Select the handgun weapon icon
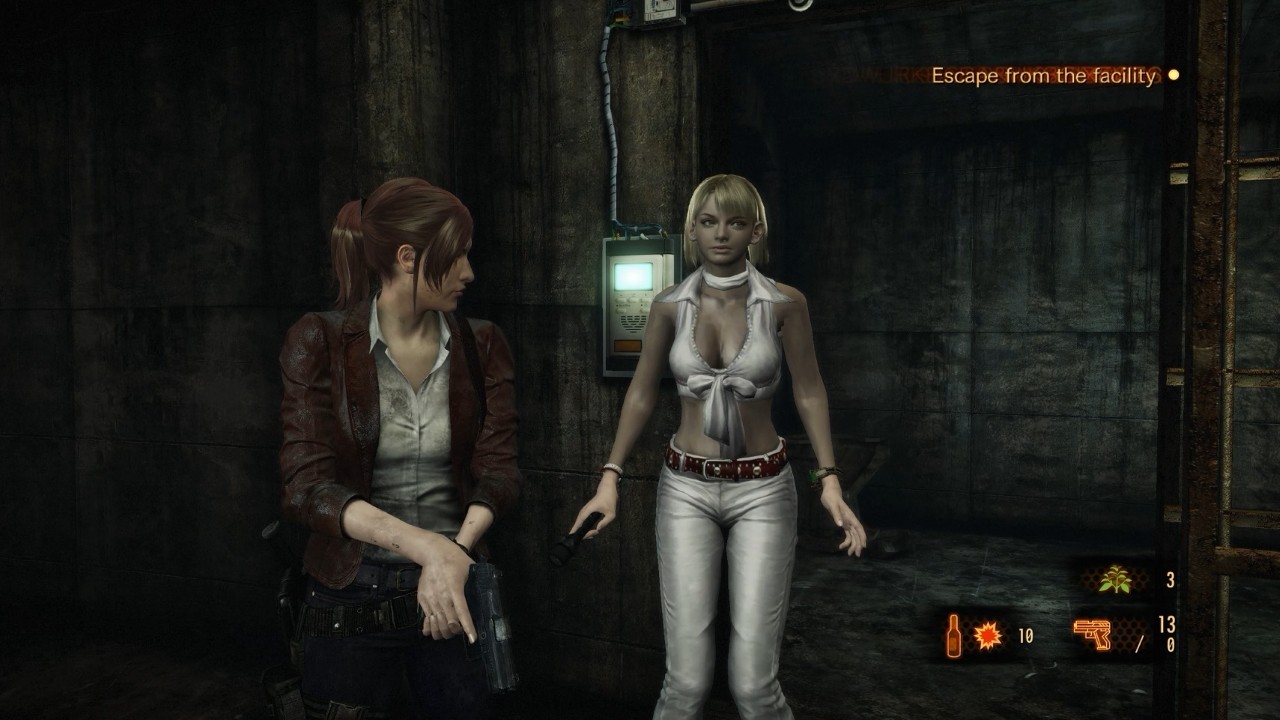Viewport: 1280px width, 720px height. point(1093,635)
